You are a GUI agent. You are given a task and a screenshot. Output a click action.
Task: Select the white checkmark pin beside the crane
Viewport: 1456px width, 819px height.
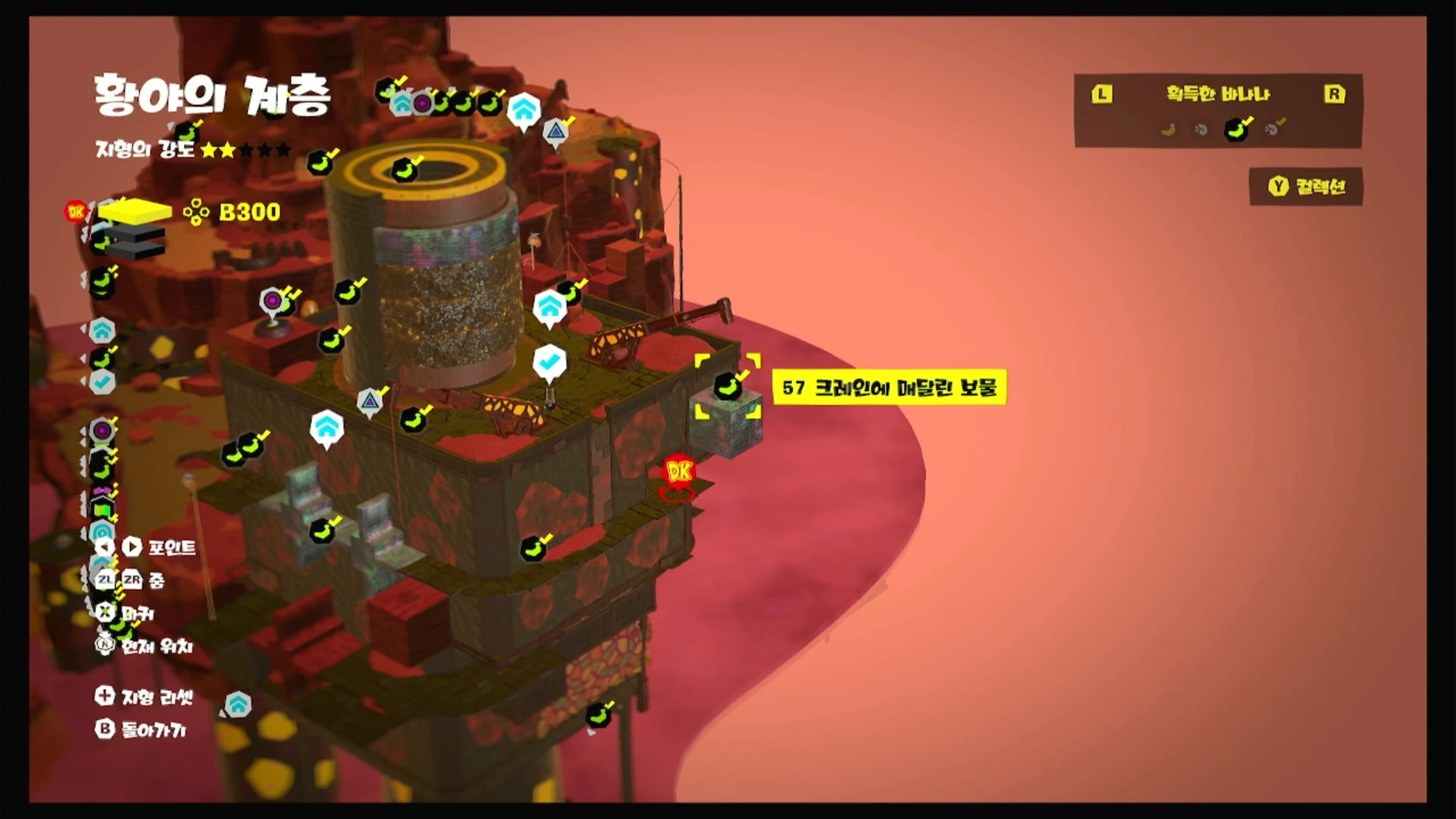(549, 362)
